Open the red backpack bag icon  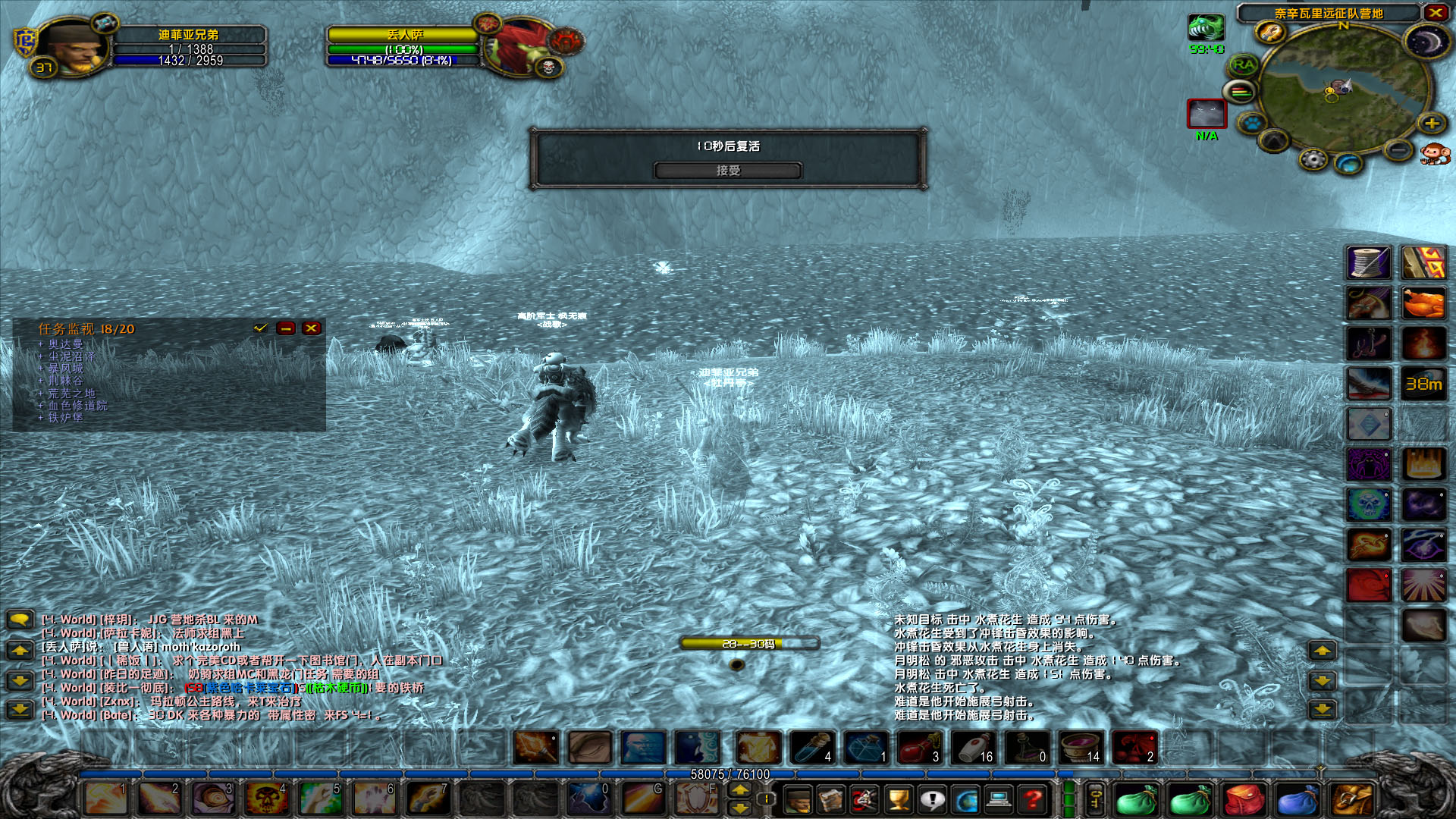point(1242,799)
